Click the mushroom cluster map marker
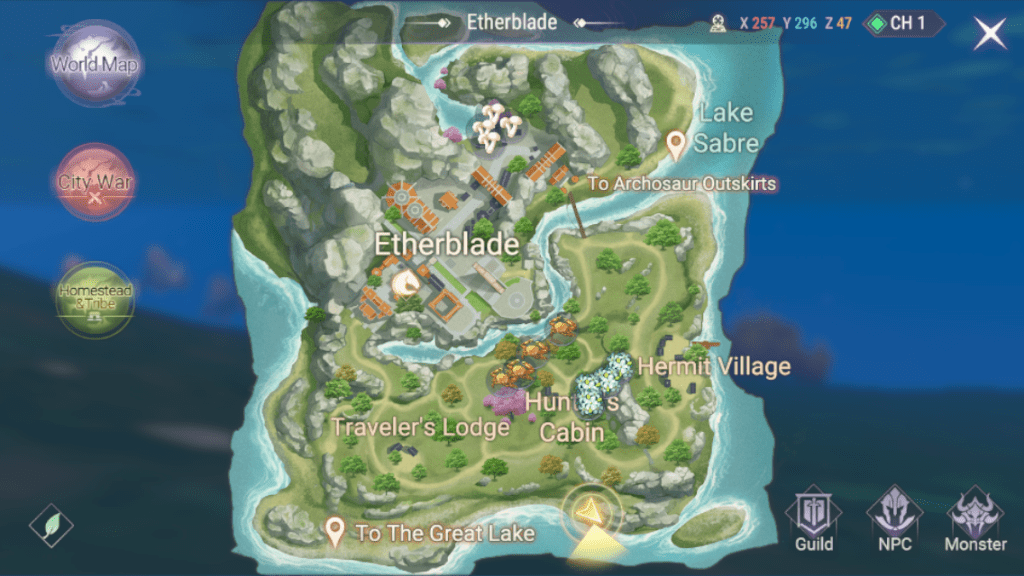This screenshot has width=1024, height=576. (x=497, y=125)
